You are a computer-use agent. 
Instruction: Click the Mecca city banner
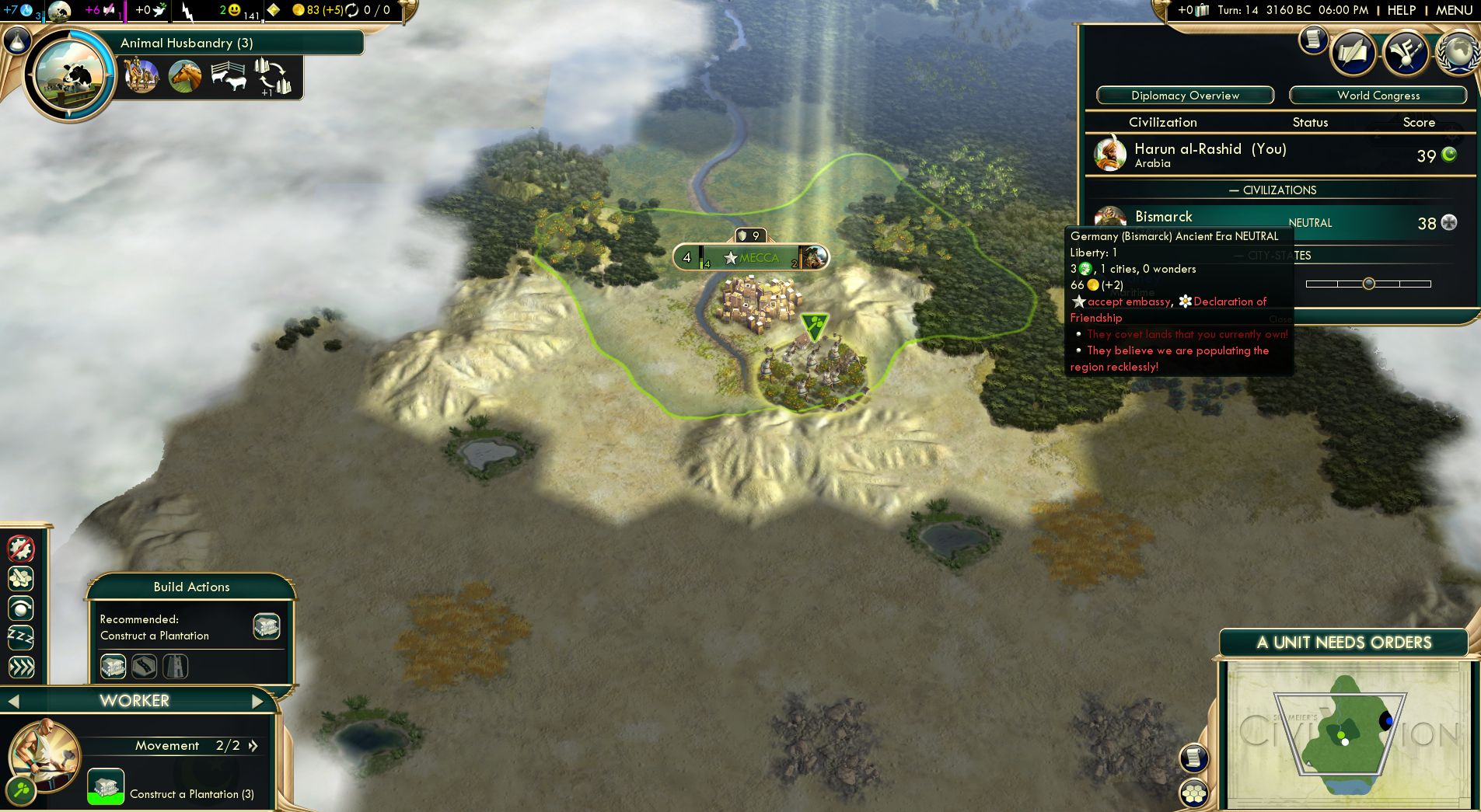click(x=751, y=258)
